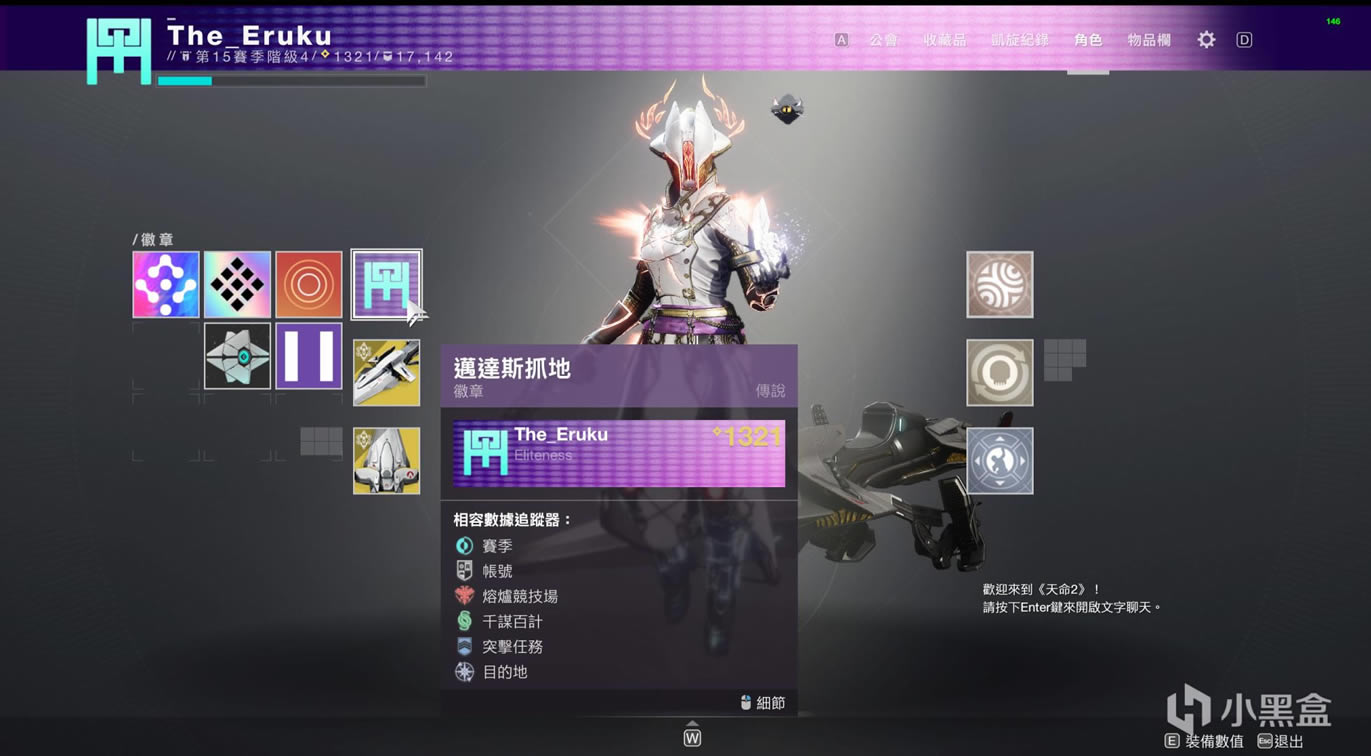Choose the rainbow emblem with black diamonds
This screenshot has width=1371, height=756.
click(237, 285)
